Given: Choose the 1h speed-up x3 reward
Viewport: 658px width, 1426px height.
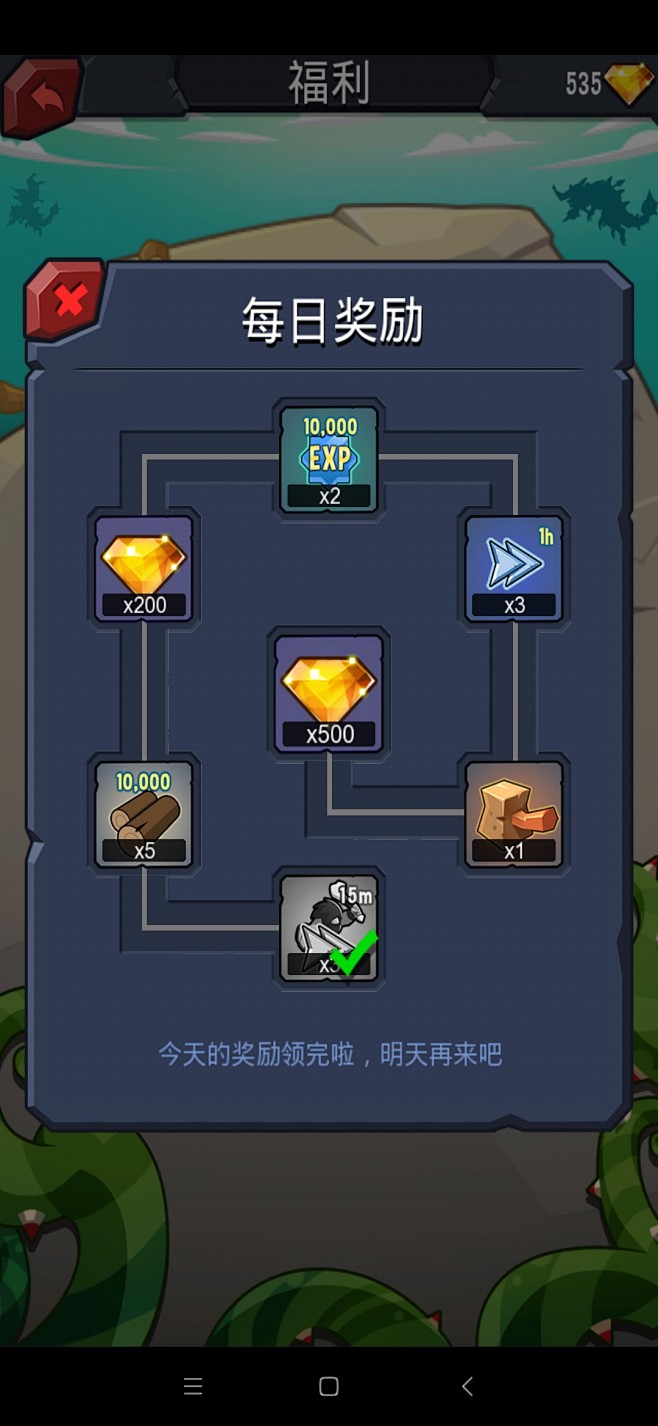Looking at the screenshot, I should point(514,569).
